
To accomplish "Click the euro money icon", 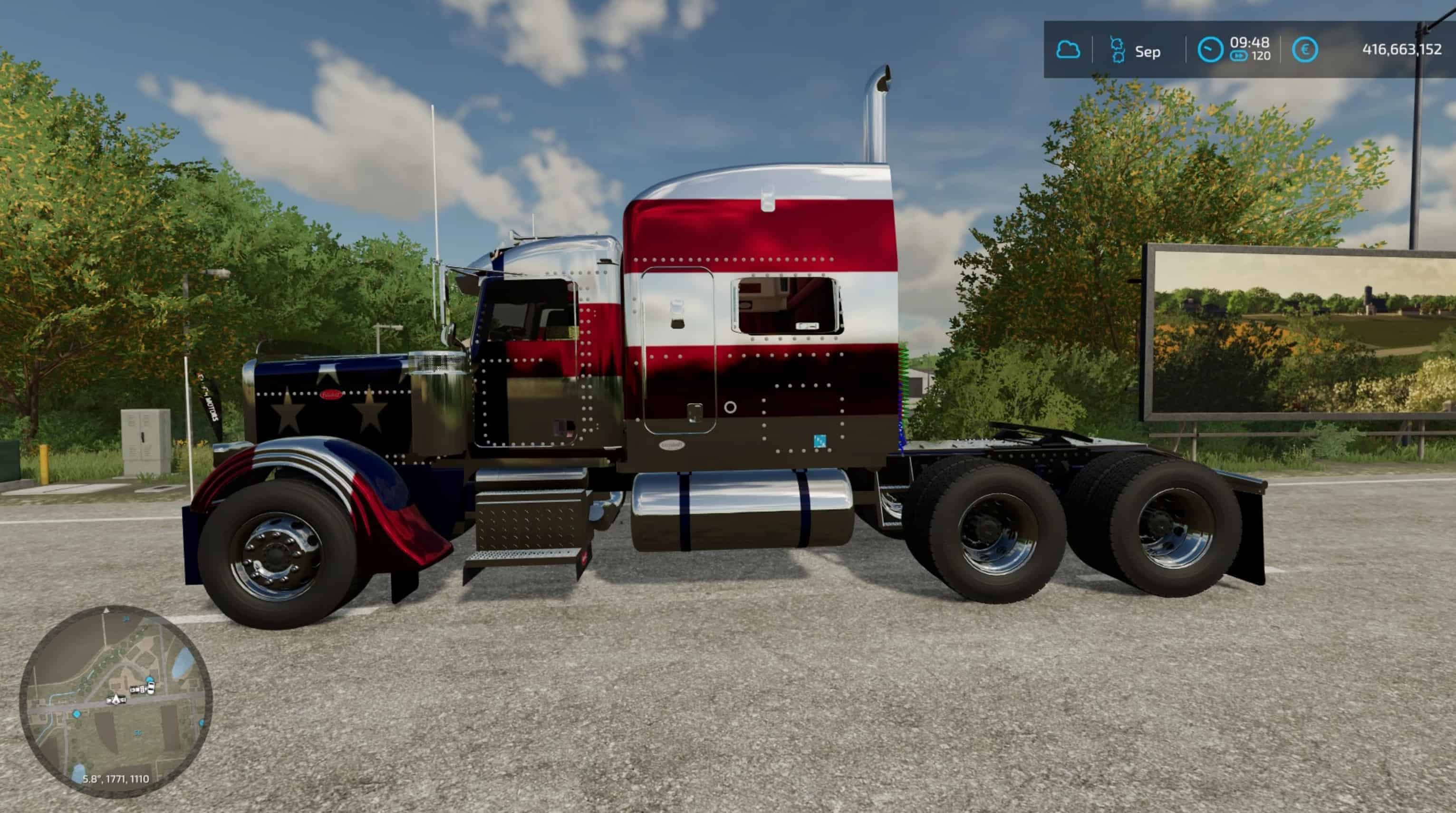I will 1304,50.
